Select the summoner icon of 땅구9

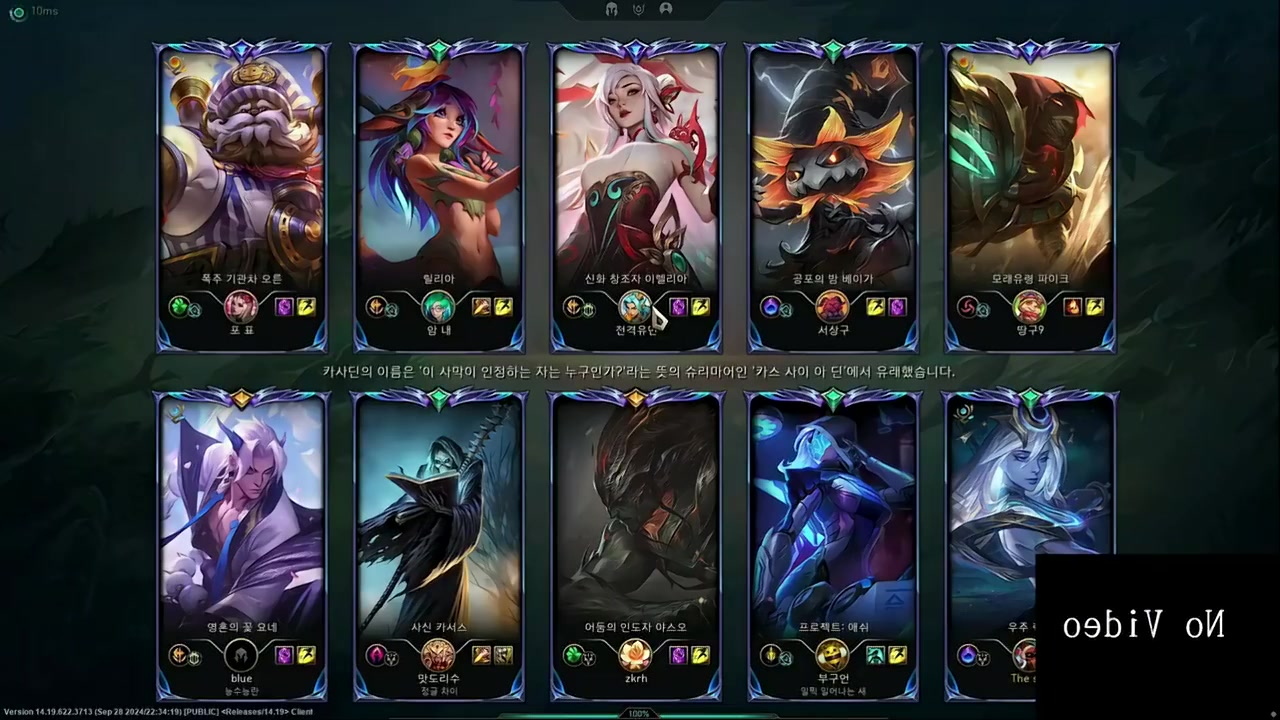(x=1029, y=306)
